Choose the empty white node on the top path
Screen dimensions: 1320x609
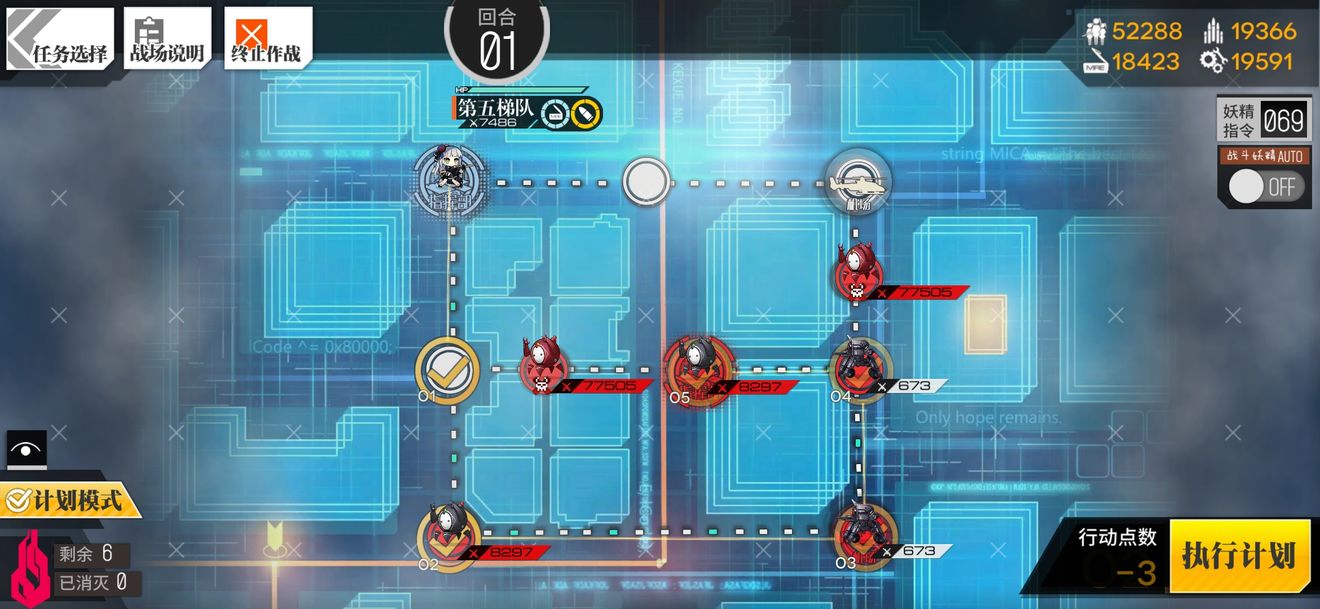coord(646,182)
